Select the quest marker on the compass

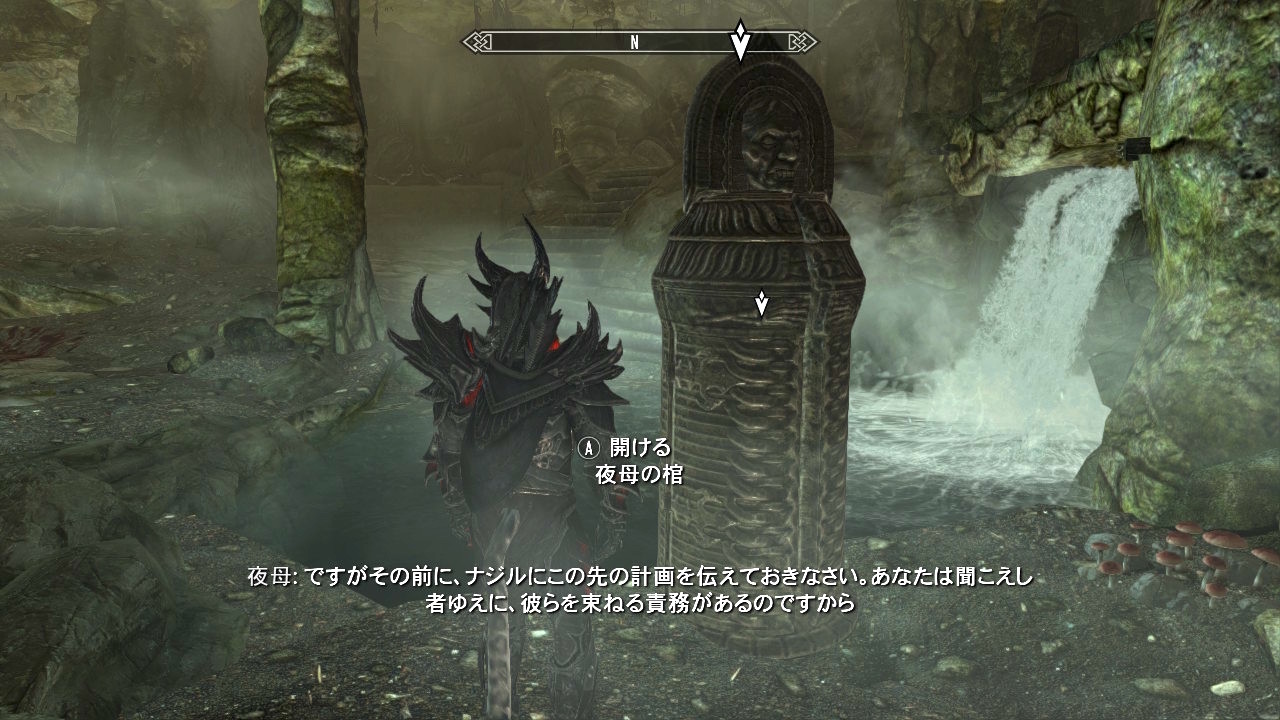(x=740, y=40)
